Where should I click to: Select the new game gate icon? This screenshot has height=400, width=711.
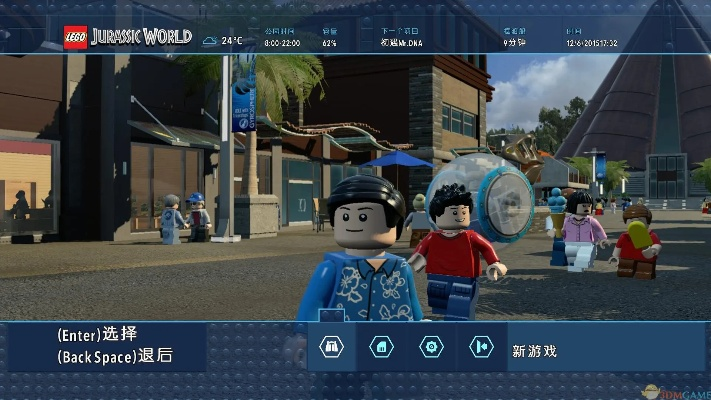pos(331,347)
